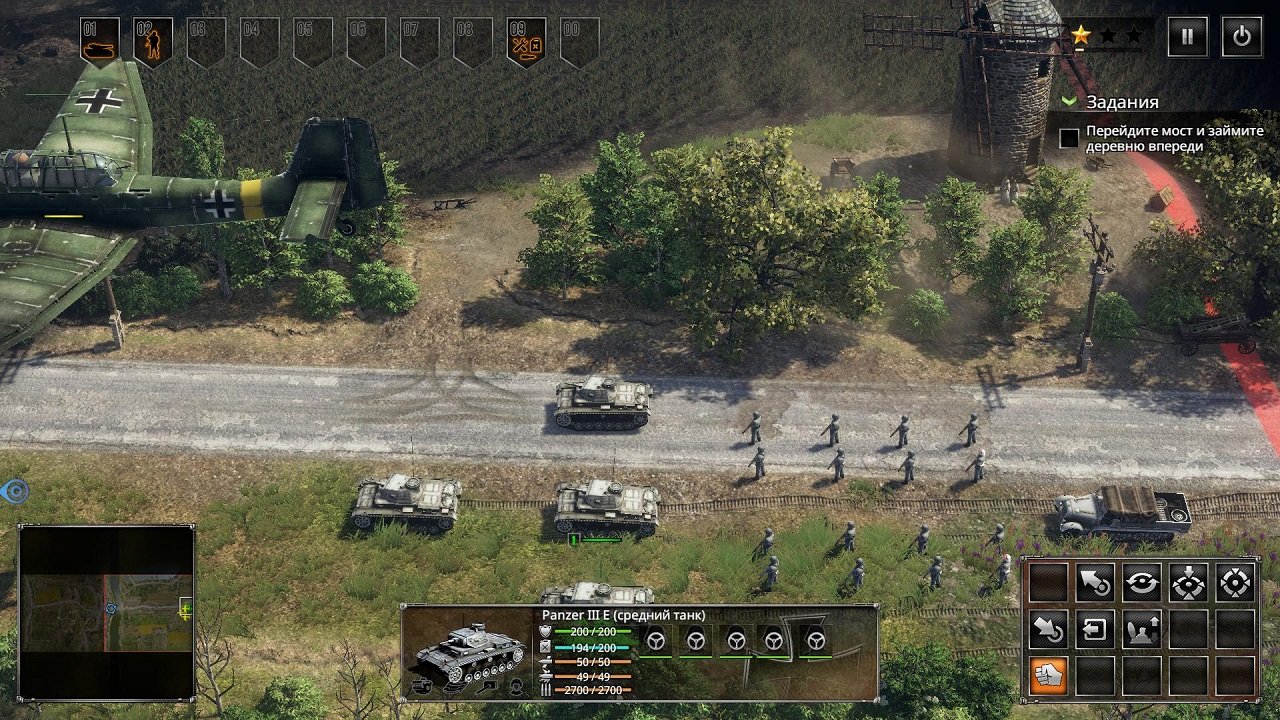Viewport: 1280px width, 720px height.
Task: Click the armor shield icon in unit panel
Action: click(544, 631)
